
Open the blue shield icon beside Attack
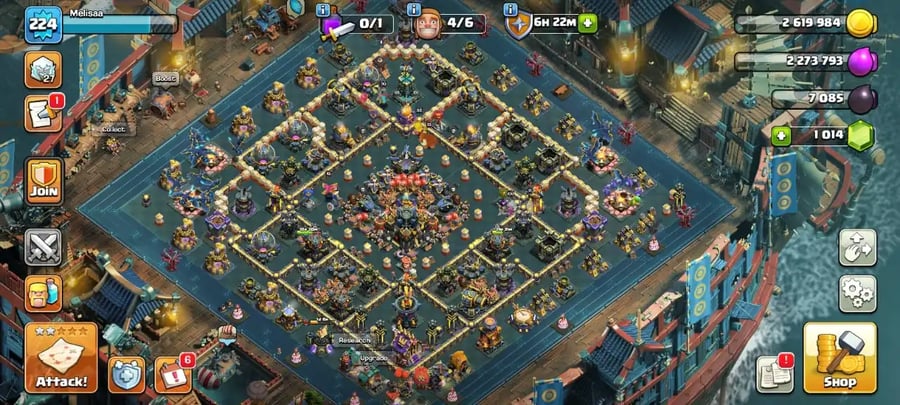[x=126, y=374]
